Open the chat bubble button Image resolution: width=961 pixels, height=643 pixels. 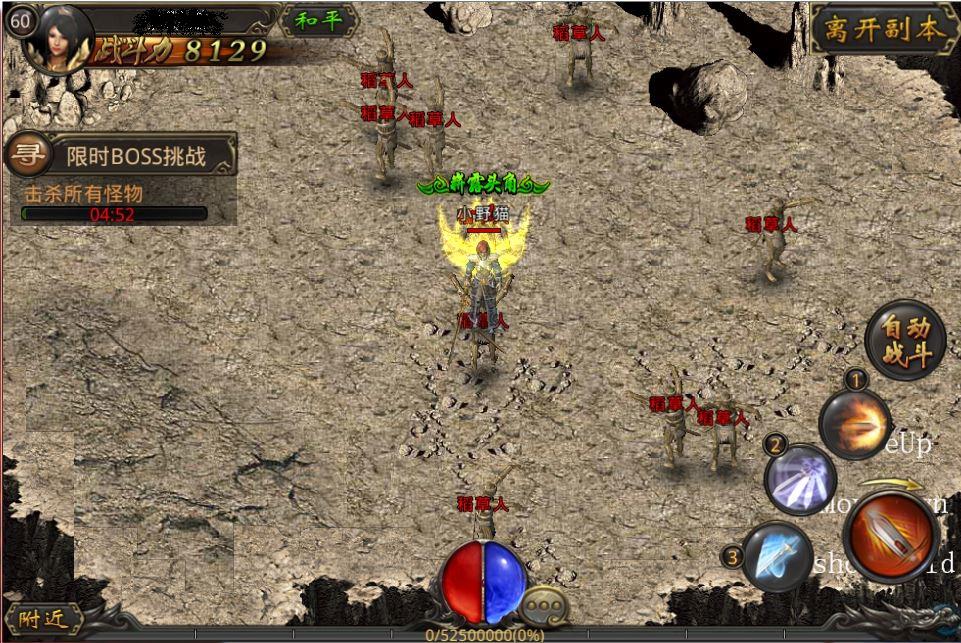click(546, 603)
